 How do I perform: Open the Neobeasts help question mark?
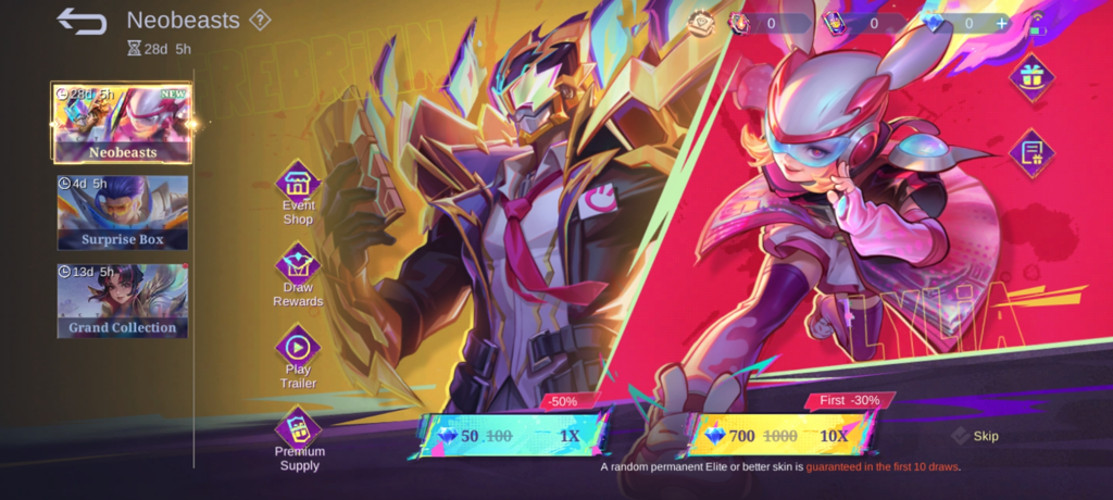click(260, 20)
